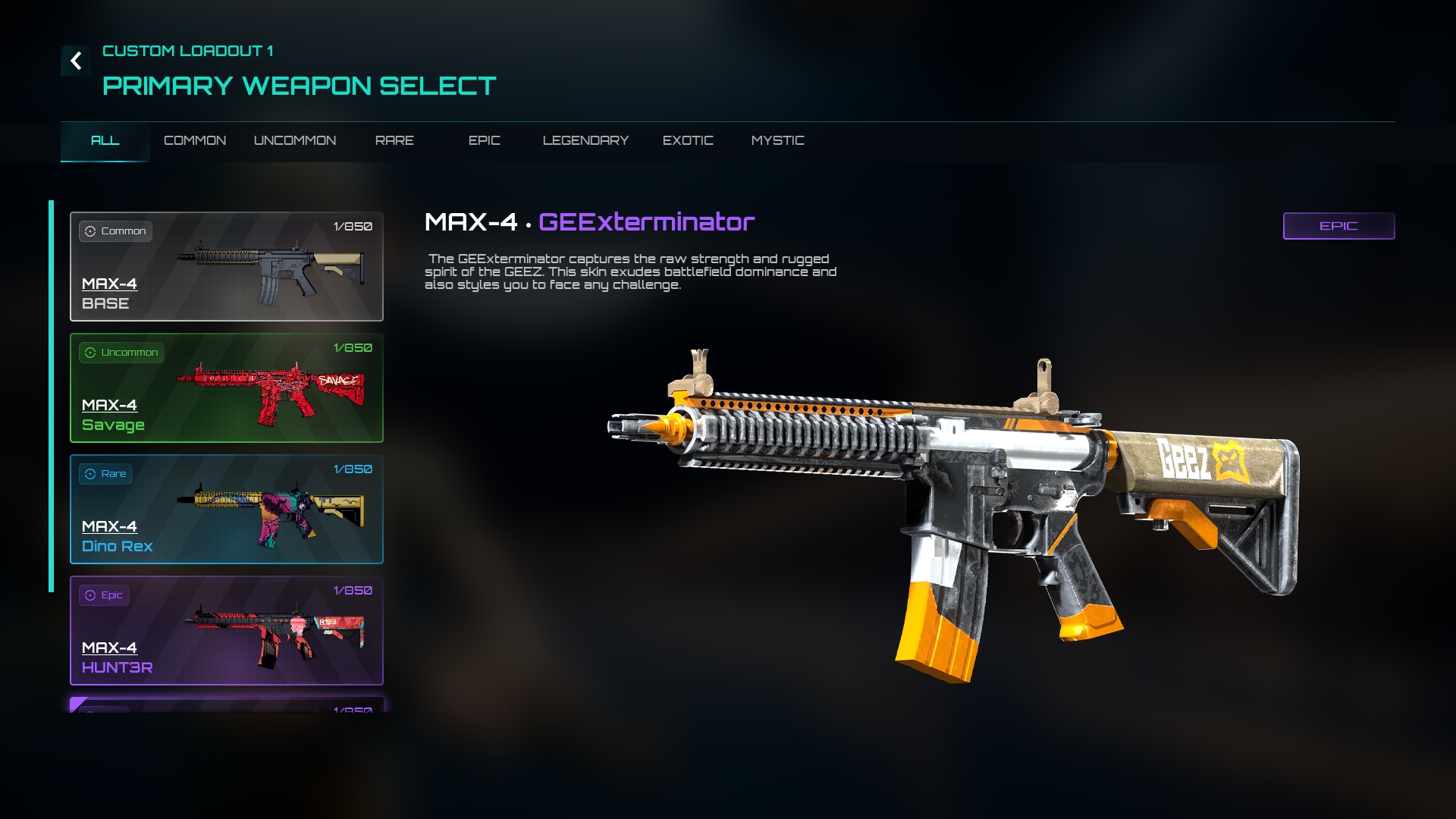Image resolution: width=1456 pixels, height=819 pixels.
Task: Filter weapons by COMMON rarity
Action: 195,141
